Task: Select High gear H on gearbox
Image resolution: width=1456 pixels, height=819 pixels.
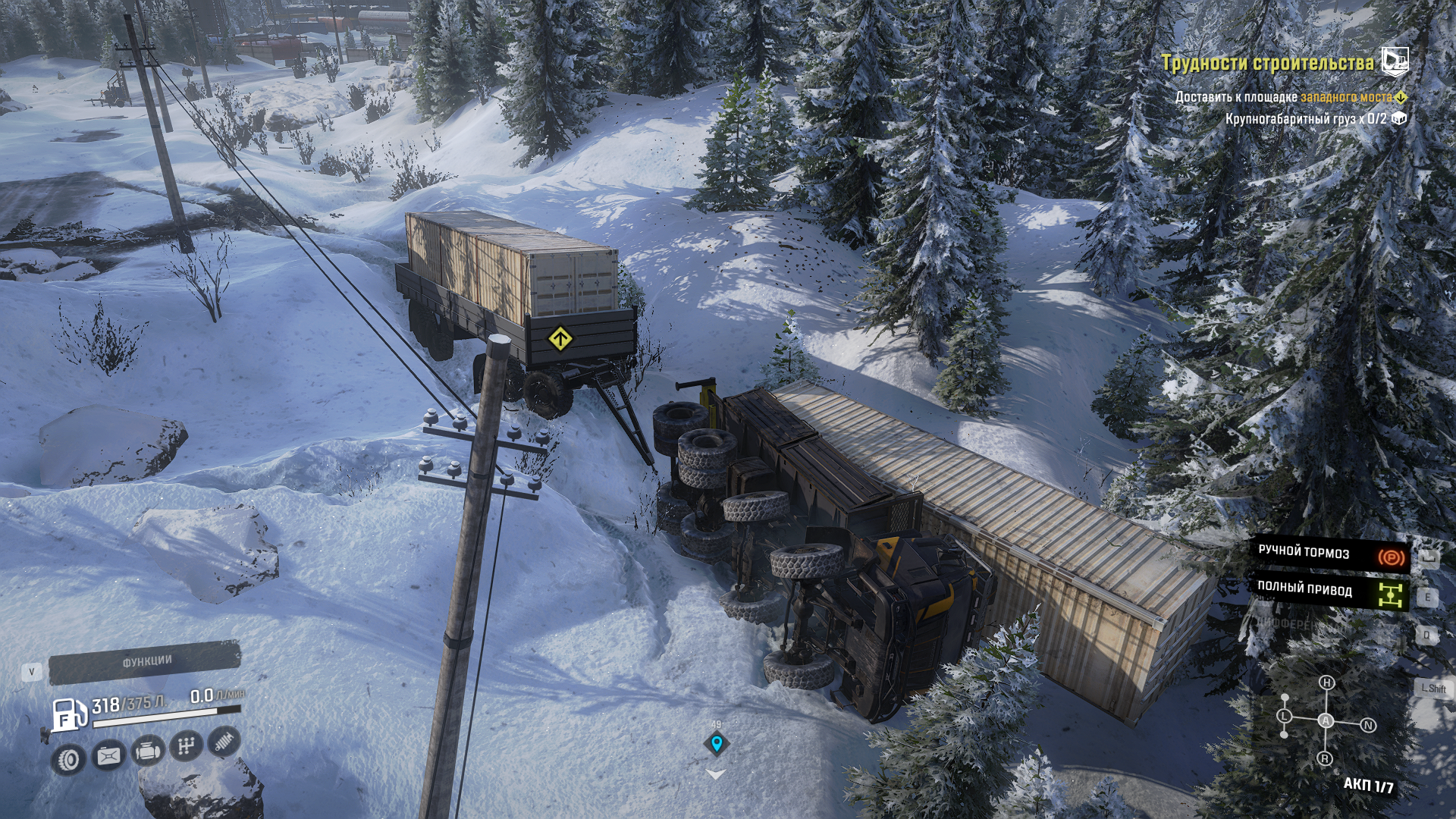Action: coord(1326,682)
